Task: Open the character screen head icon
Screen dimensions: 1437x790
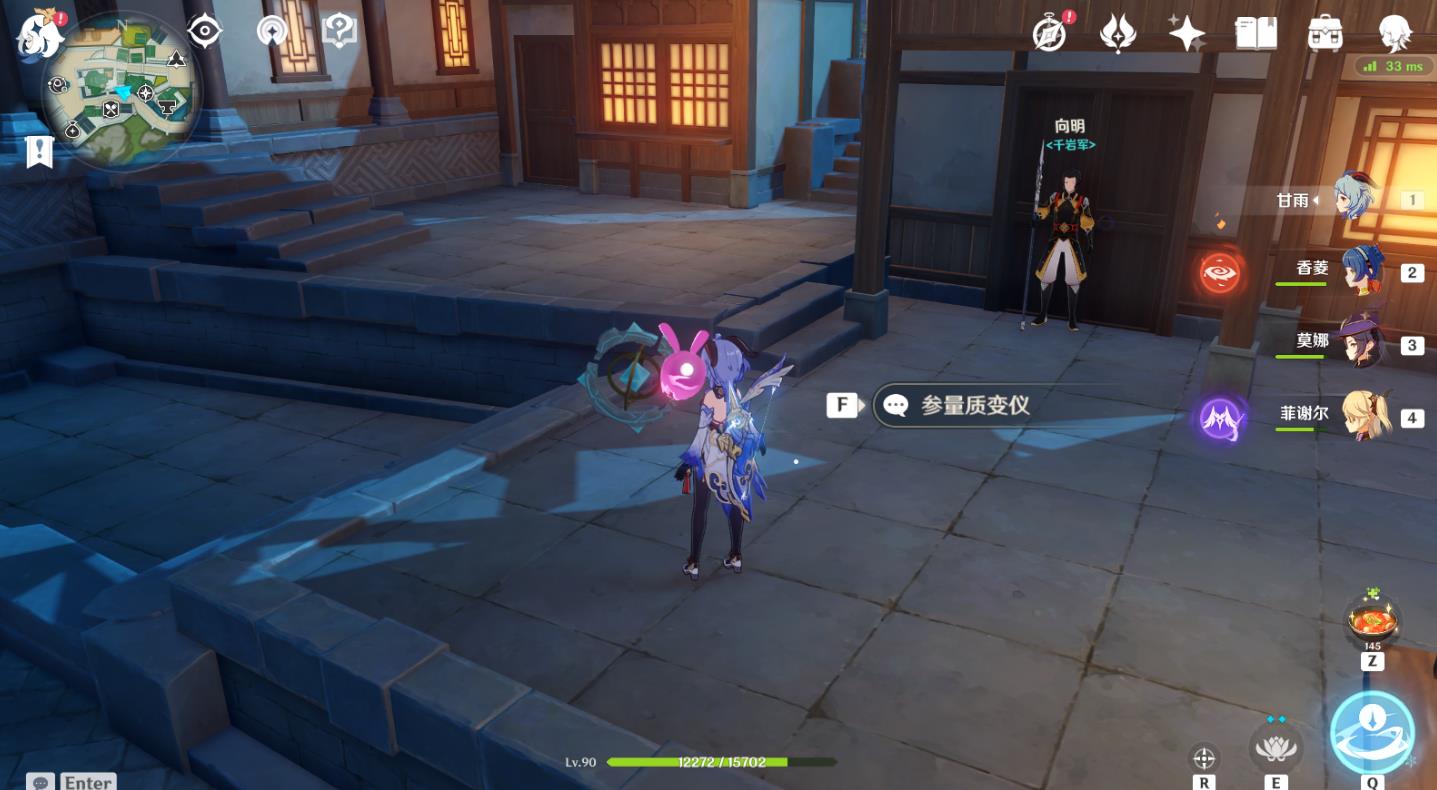Action: [1394, 34]
